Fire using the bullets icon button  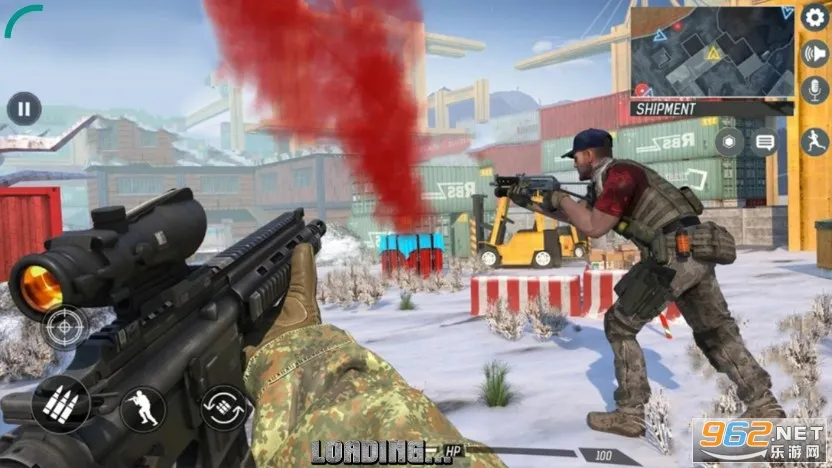click(61, 403)
